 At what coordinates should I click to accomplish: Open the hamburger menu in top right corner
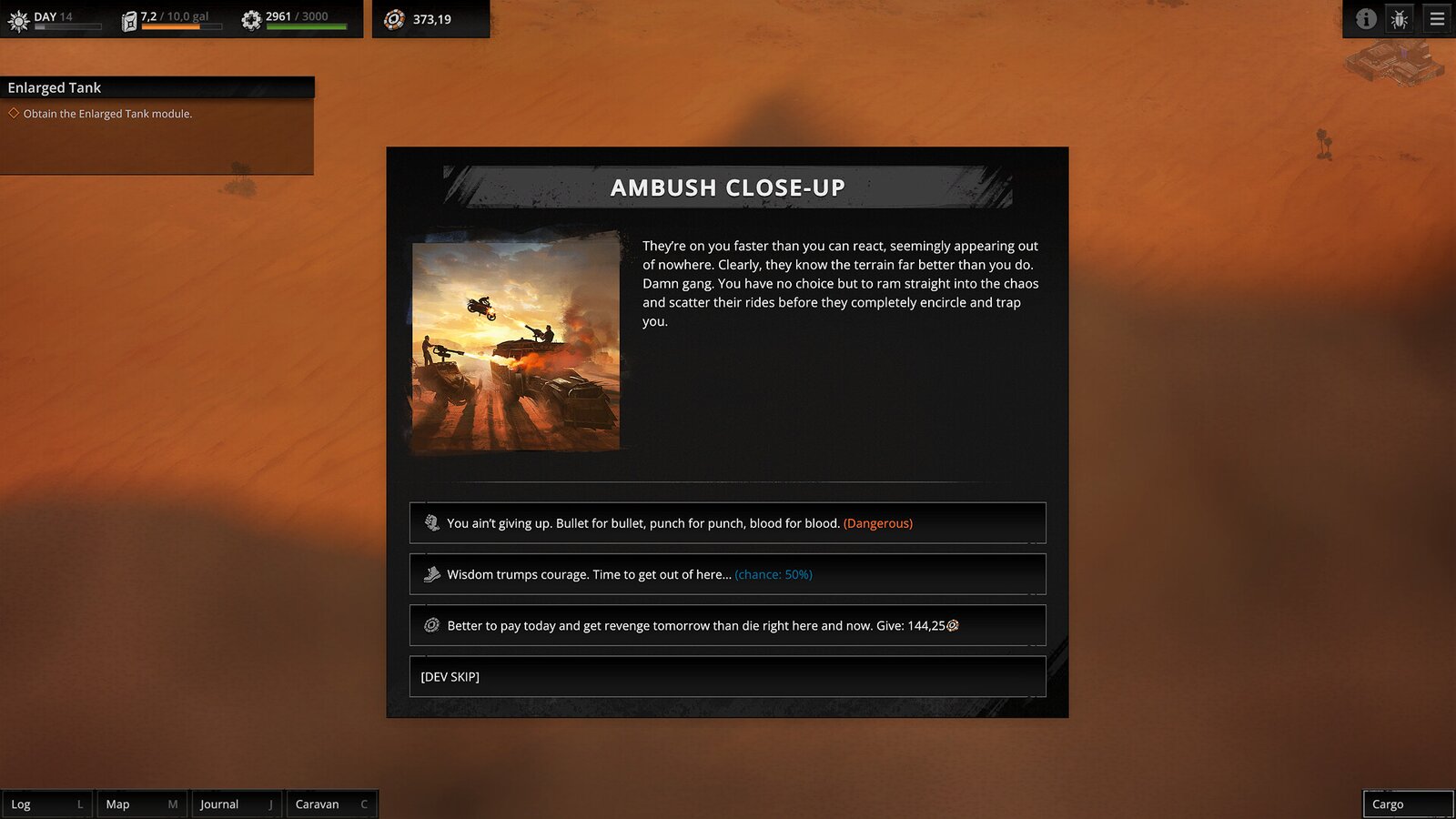(1435, 18)
